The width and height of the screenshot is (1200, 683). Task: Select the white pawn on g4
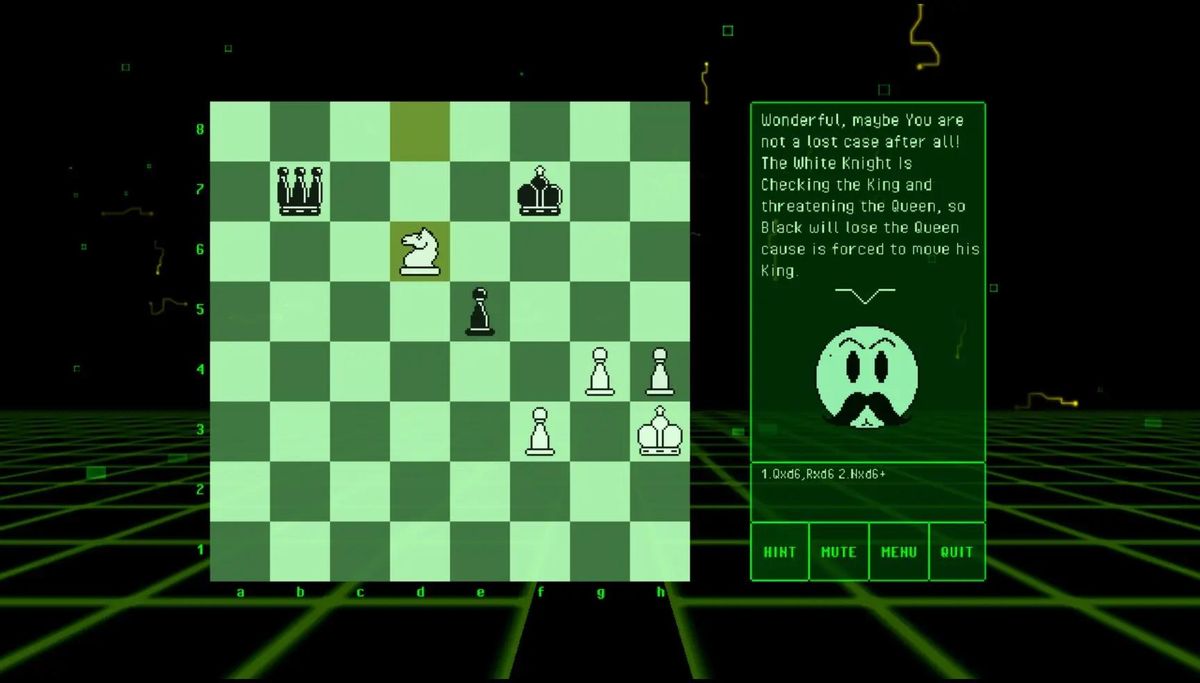click(600, 371)
